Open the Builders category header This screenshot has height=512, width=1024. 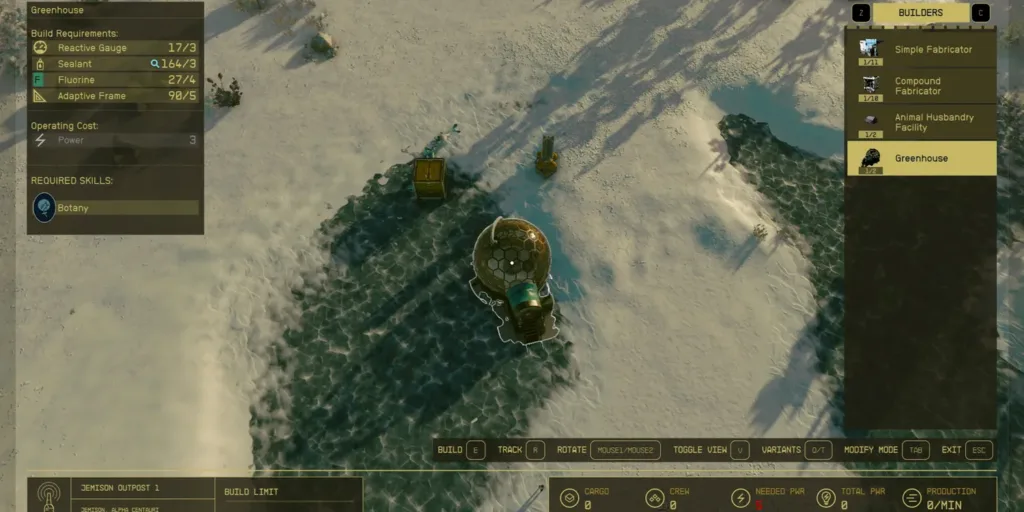pyautogui.click(x=920, y=13)
